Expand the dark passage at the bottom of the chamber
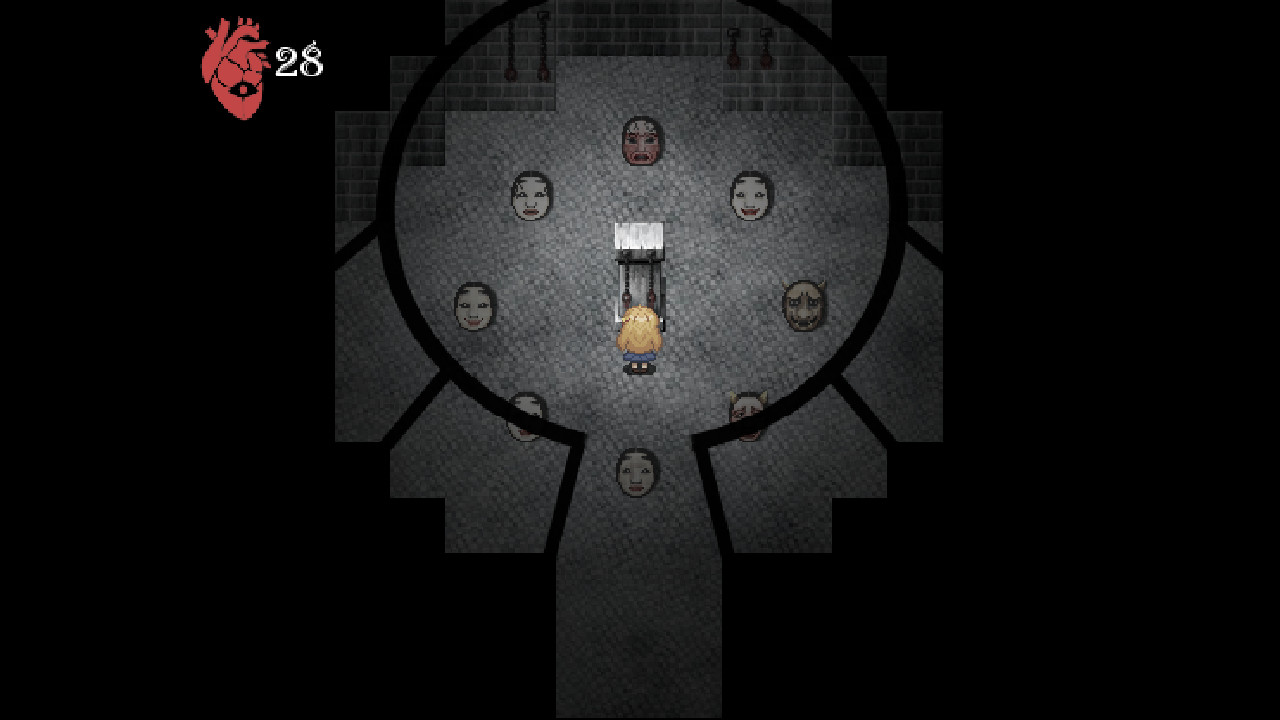The image size is (1280, 720). pos(640,620)
